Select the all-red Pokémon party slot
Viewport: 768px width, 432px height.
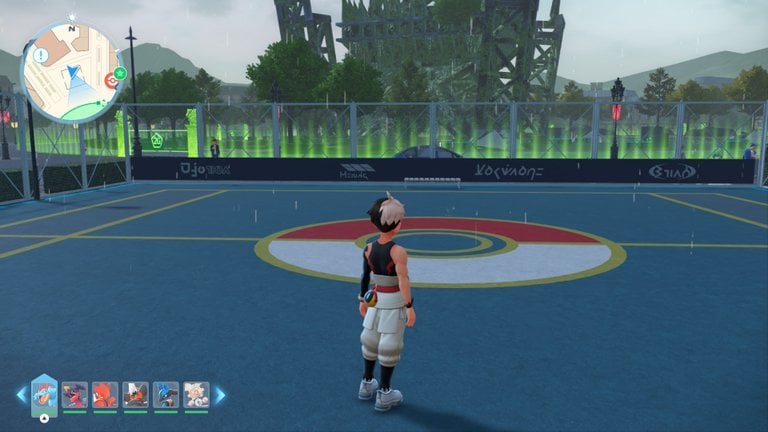[105, 394]
